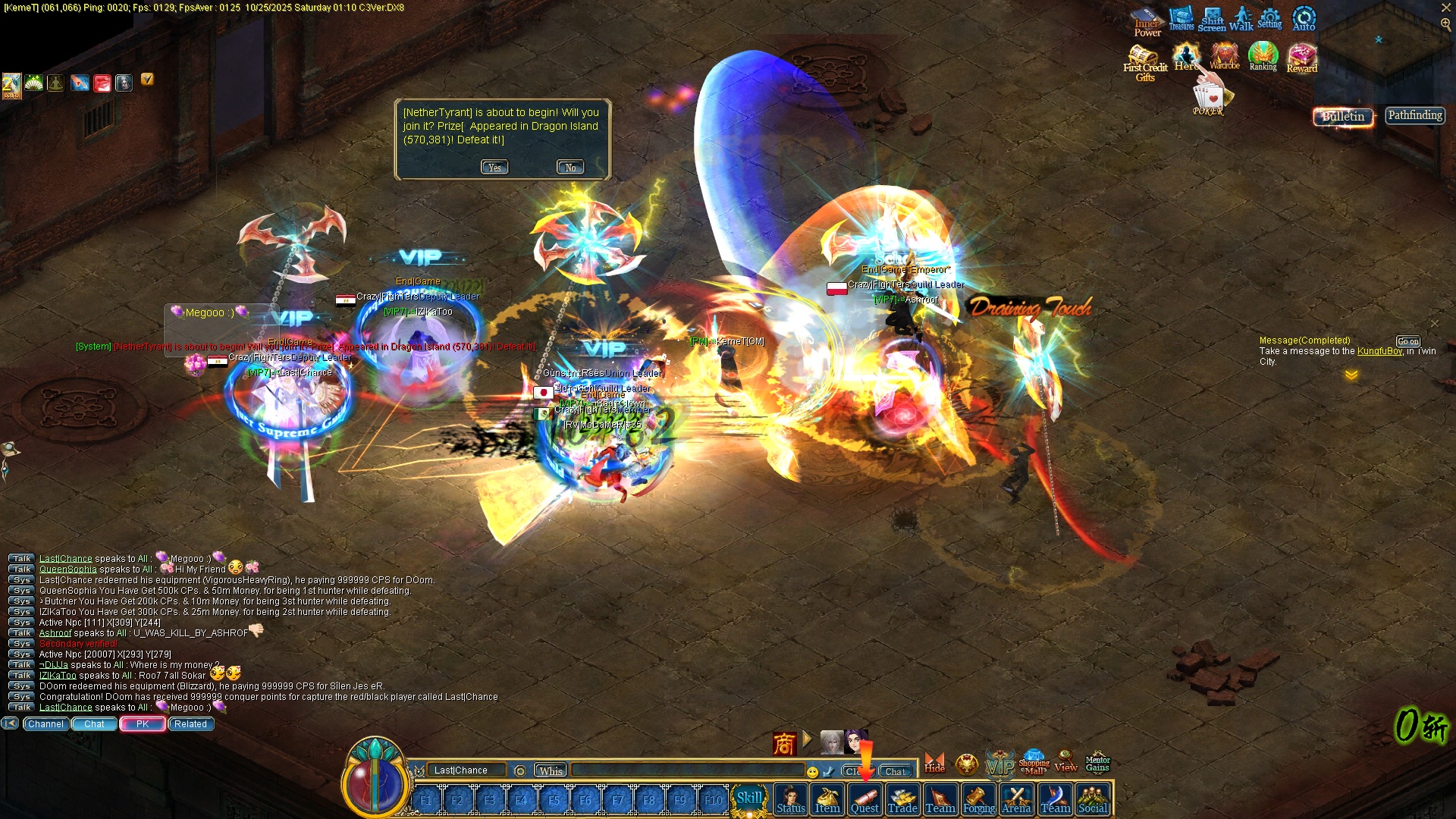Open the Trade gold ingots menu
Viewport: 1456px width, 819px height.
902,800
